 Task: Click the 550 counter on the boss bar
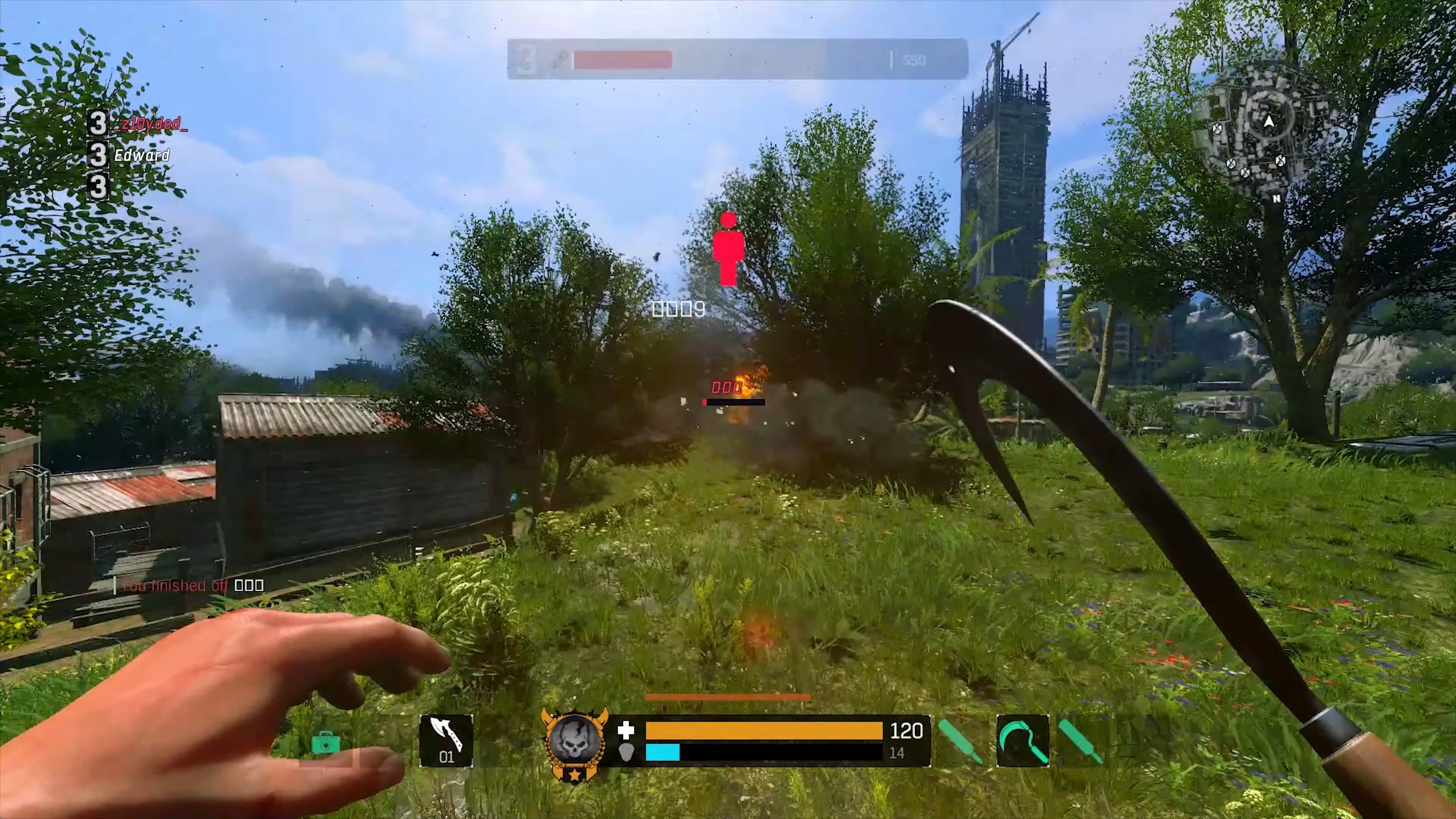(x=915, y=60)
